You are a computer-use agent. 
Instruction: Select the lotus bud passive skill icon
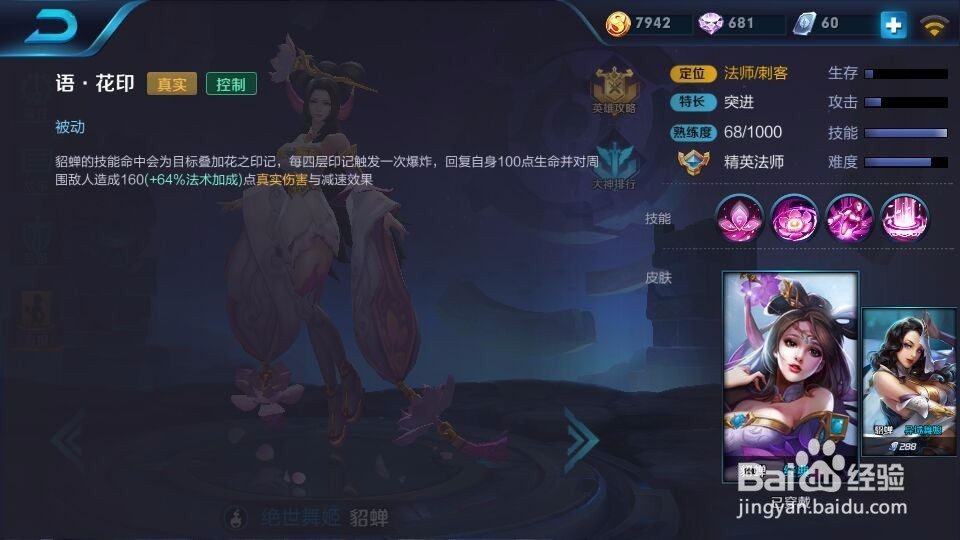[x=740, y=218]
